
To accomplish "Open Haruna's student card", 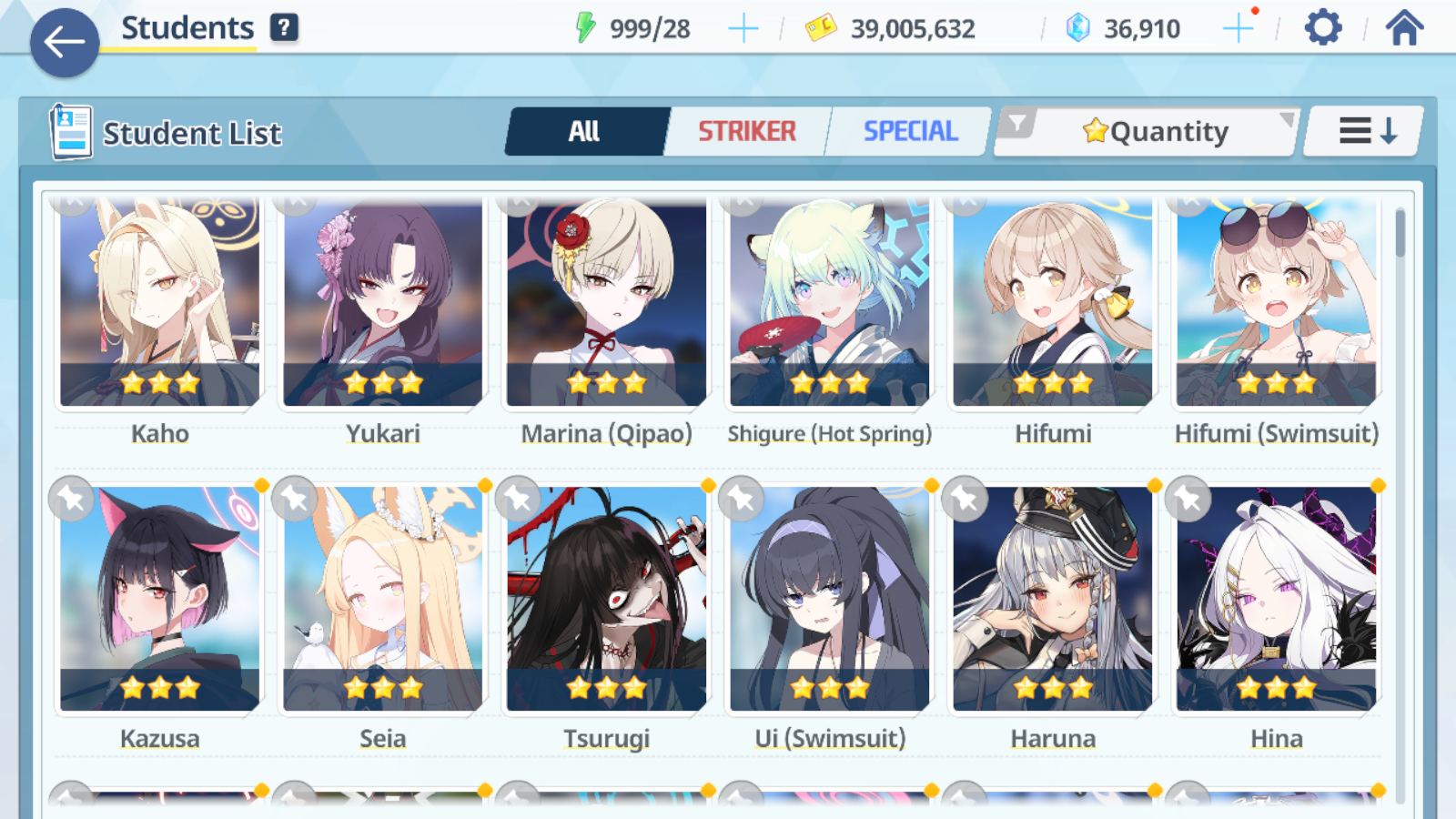I will 1053,601.
